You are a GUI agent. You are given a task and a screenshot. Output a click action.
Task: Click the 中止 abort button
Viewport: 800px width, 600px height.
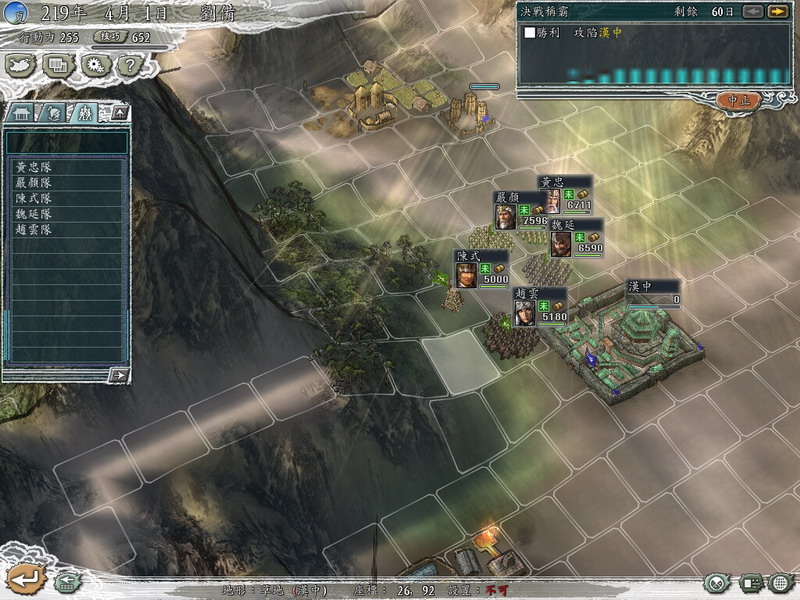738,100
